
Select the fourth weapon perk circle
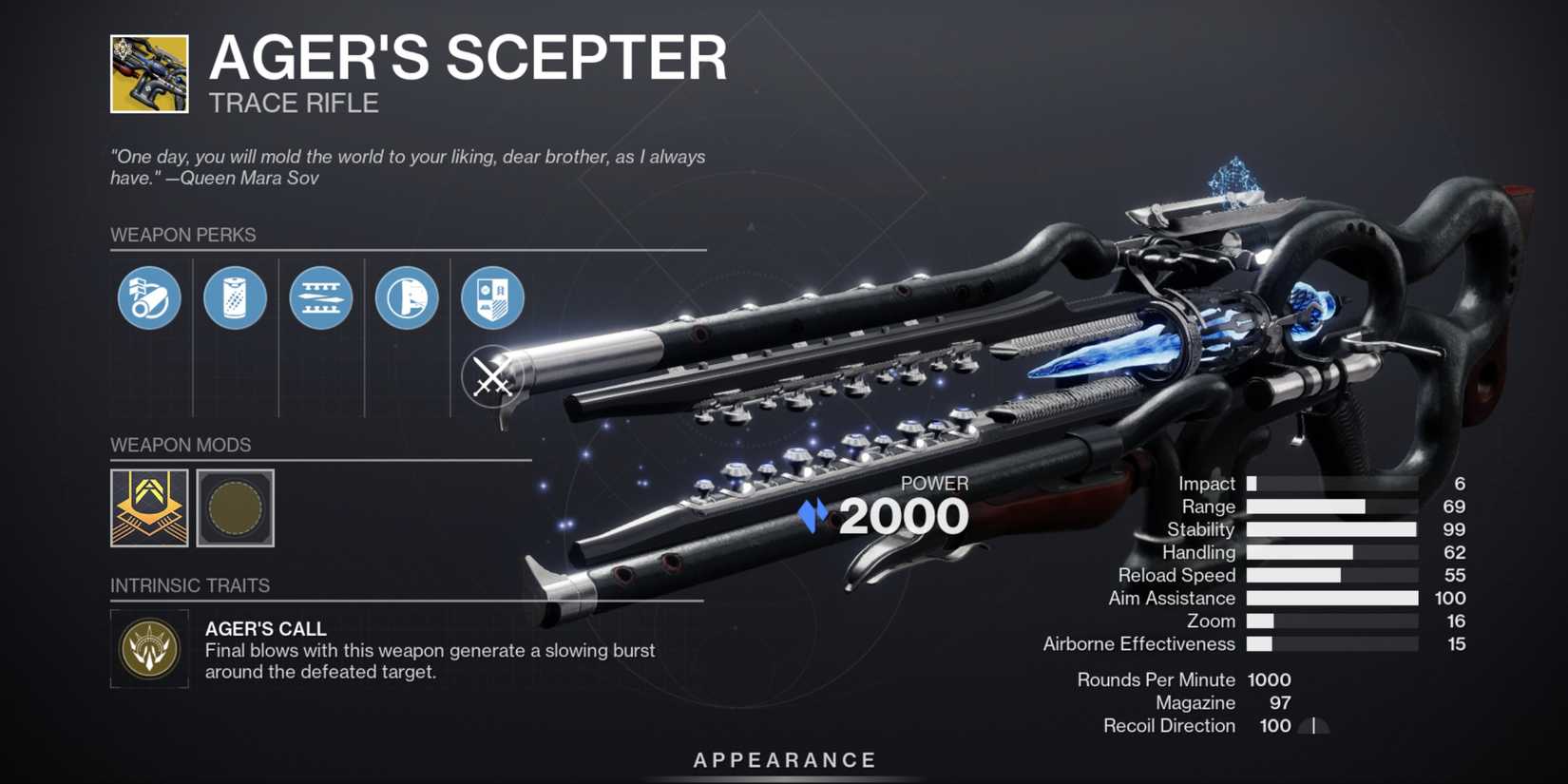(x=406, y=297)
